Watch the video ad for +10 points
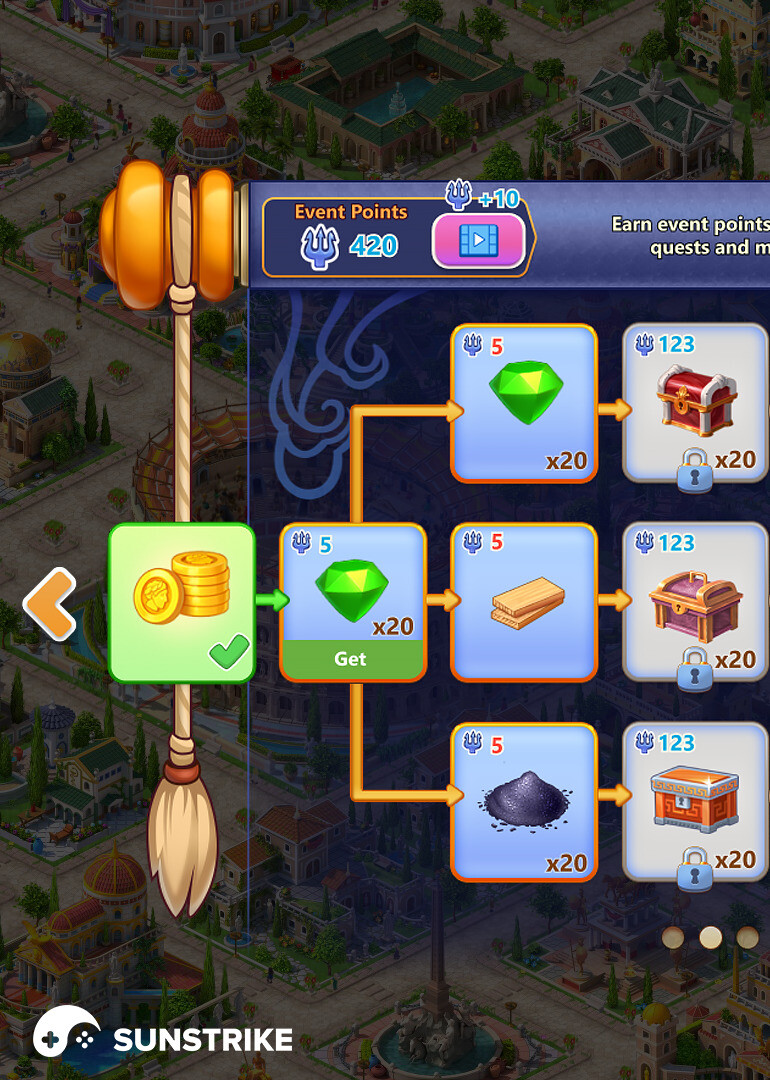Screen dimensions: 770x1080 [478, 241]
